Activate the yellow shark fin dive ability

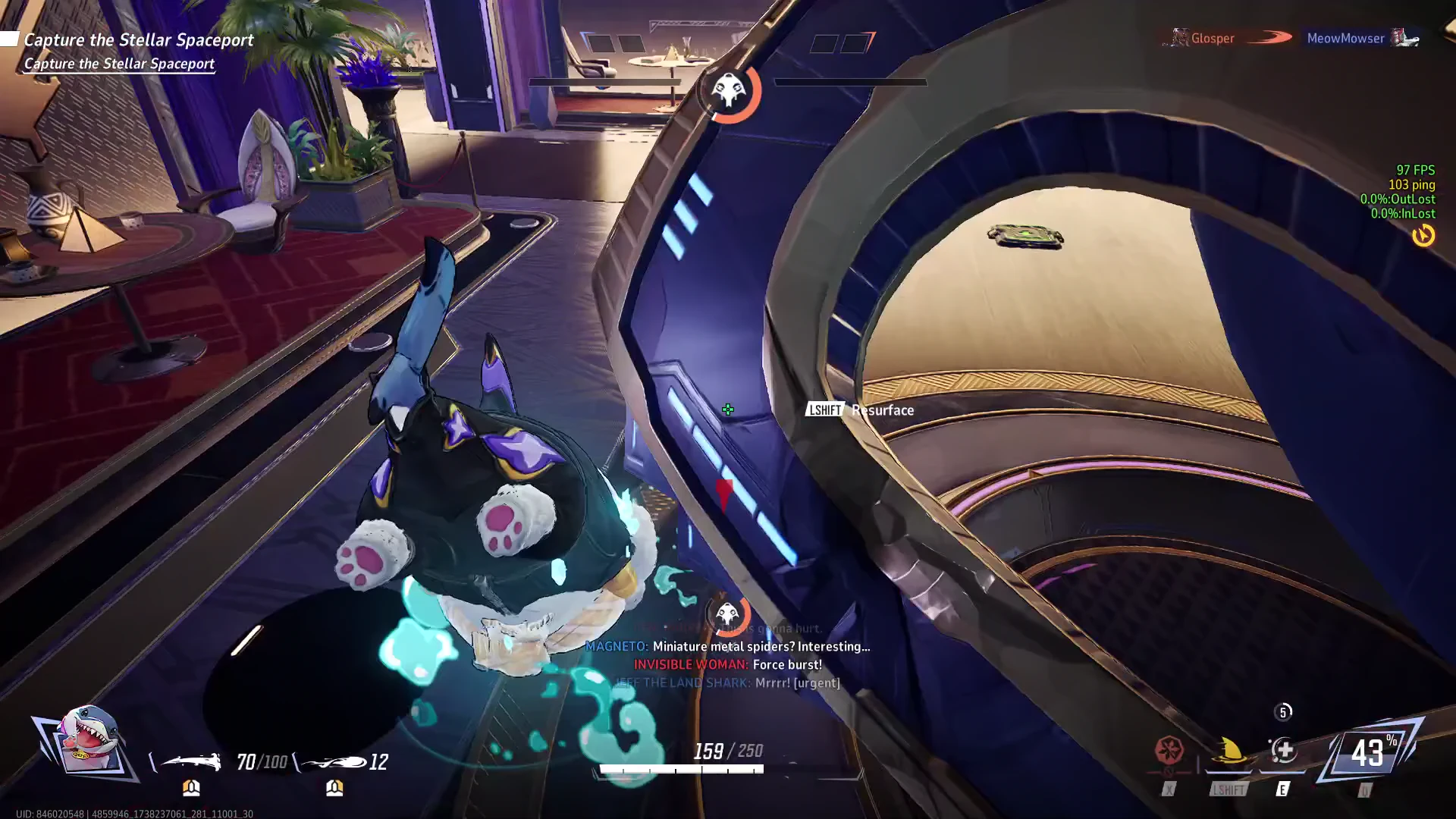point(1228,752)
